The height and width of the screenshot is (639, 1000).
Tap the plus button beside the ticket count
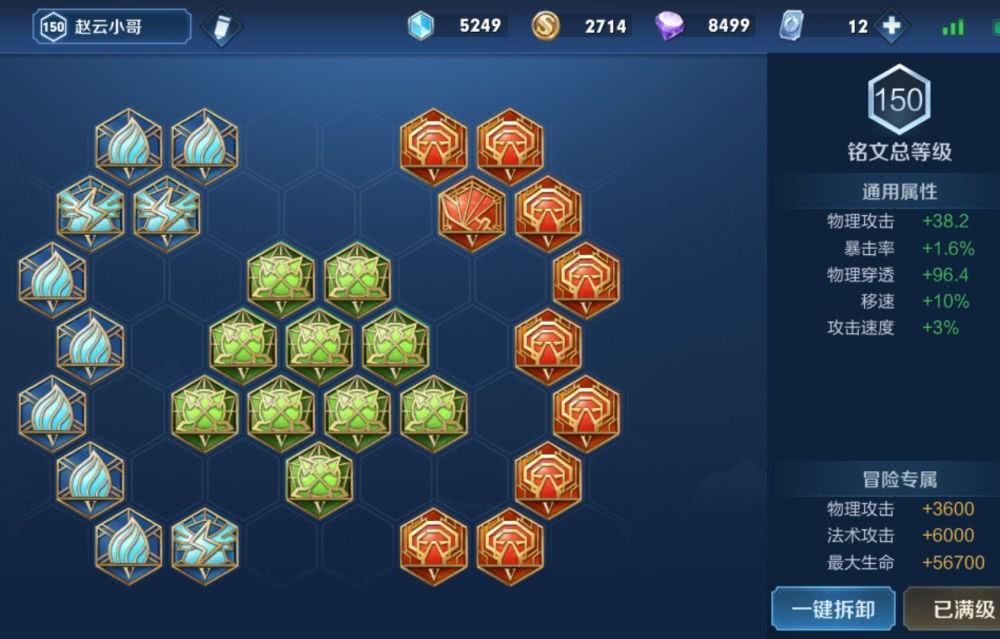[891, 27]
